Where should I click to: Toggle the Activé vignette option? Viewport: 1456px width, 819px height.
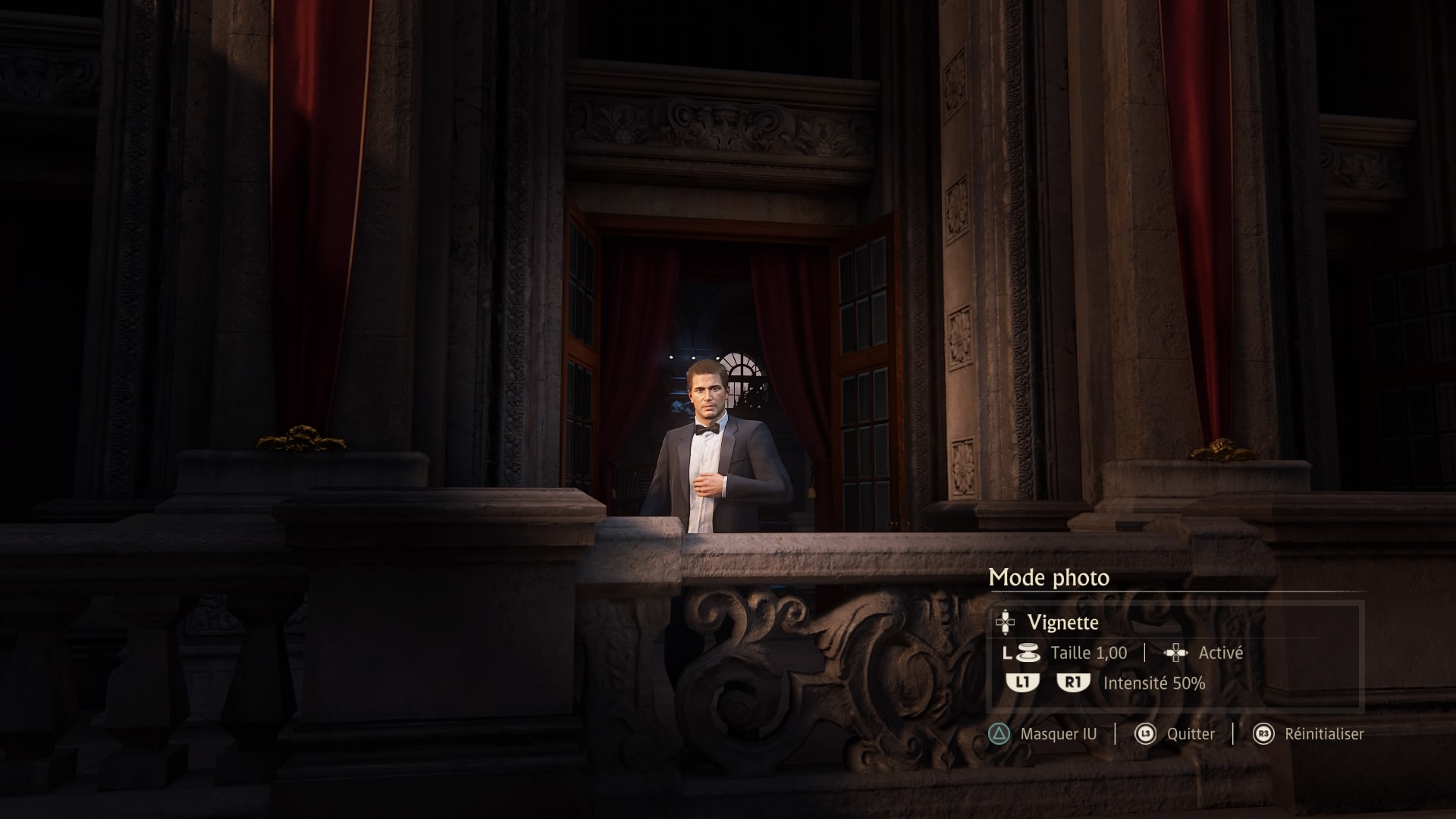coord(1220,653)
